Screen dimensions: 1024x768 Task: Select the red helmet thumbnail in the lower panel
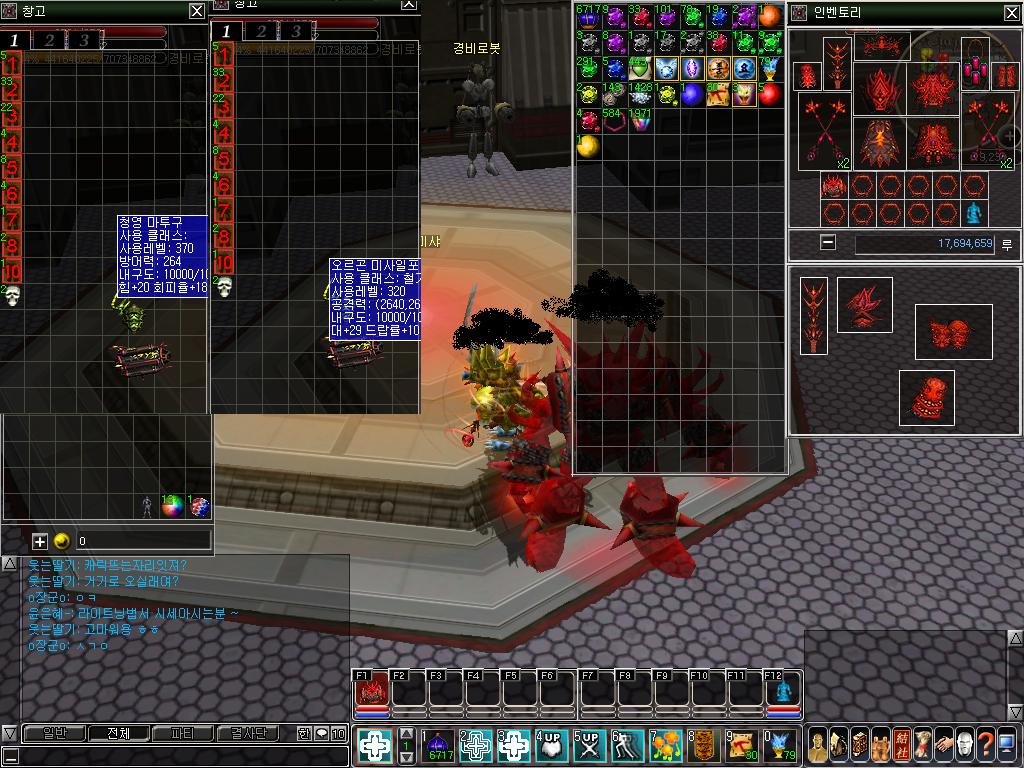pos(926,398)
